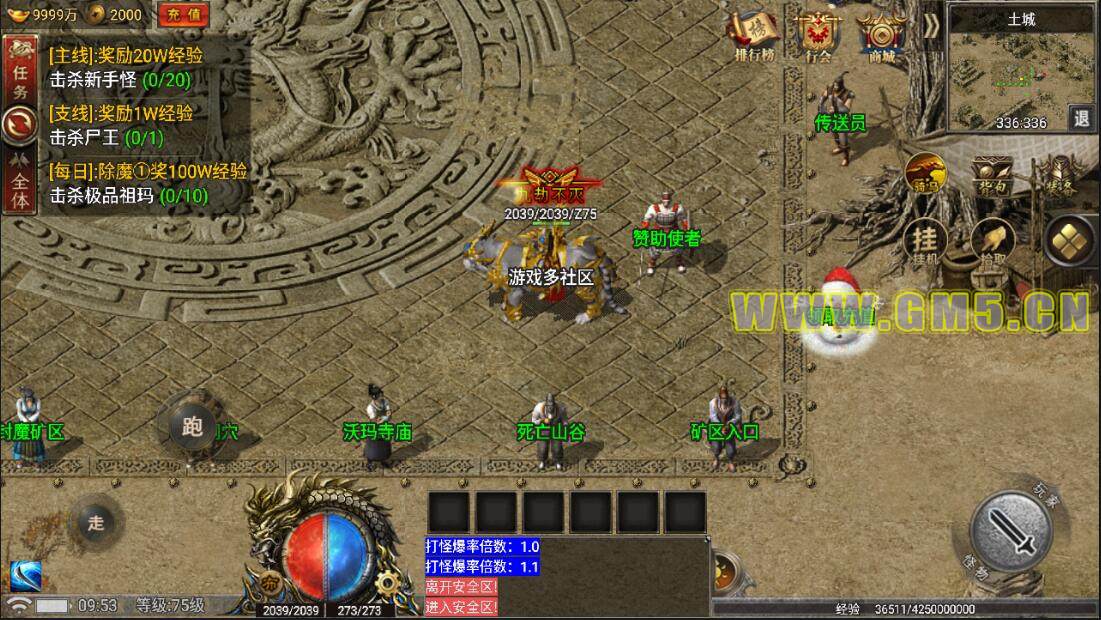Open the 行会 guild menu
Screen dimensions: 1101x620
(x=818, y=35)
